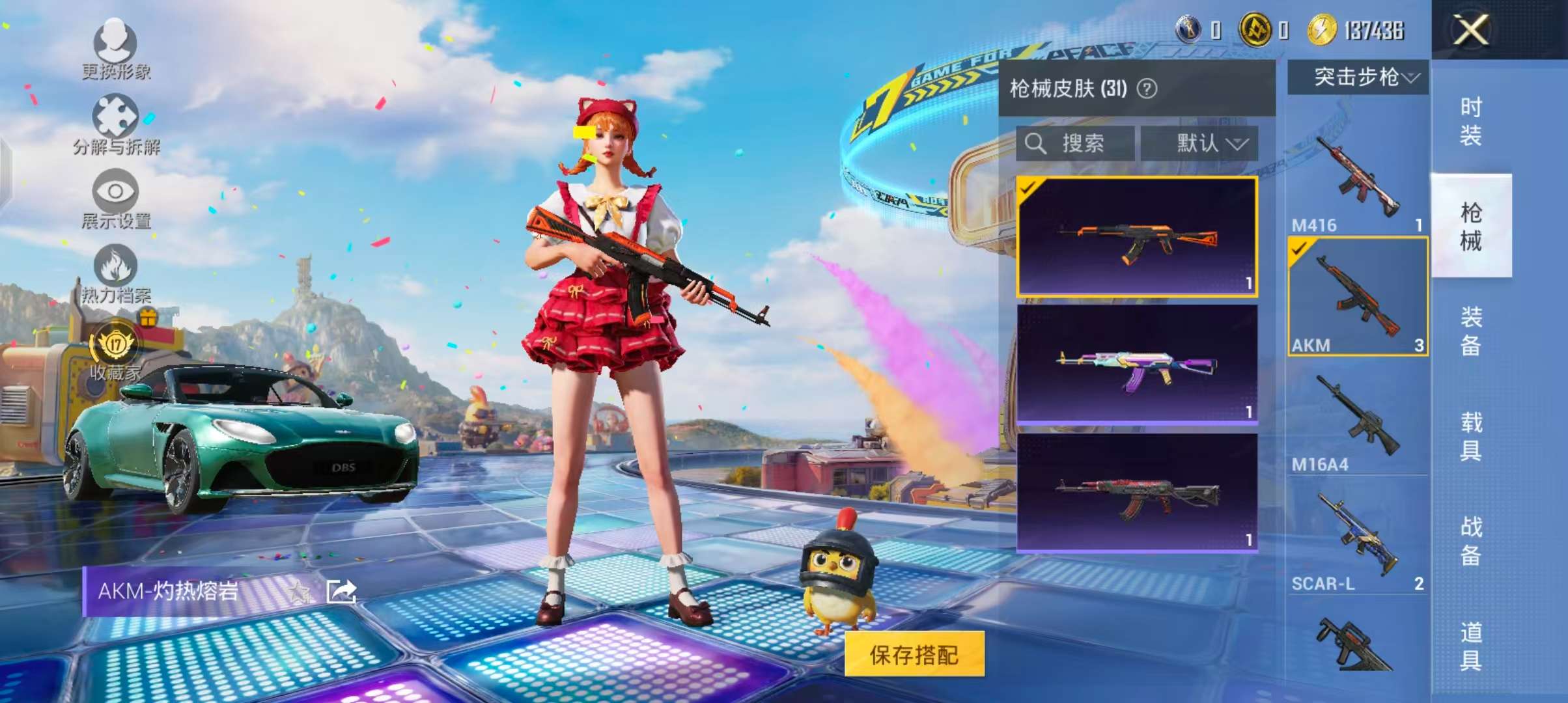Open 更换形象 change appearance

(x=116, y=49)
